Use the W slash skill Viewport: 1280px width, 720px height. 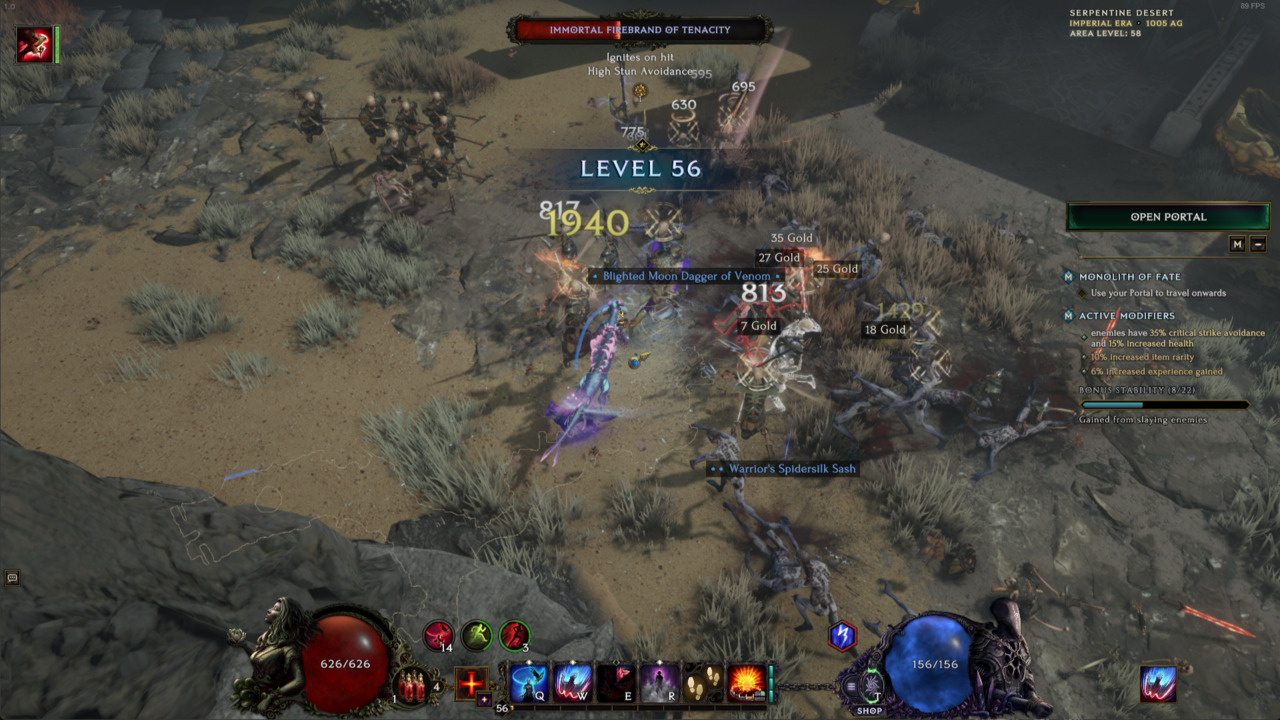click(573, 683)
